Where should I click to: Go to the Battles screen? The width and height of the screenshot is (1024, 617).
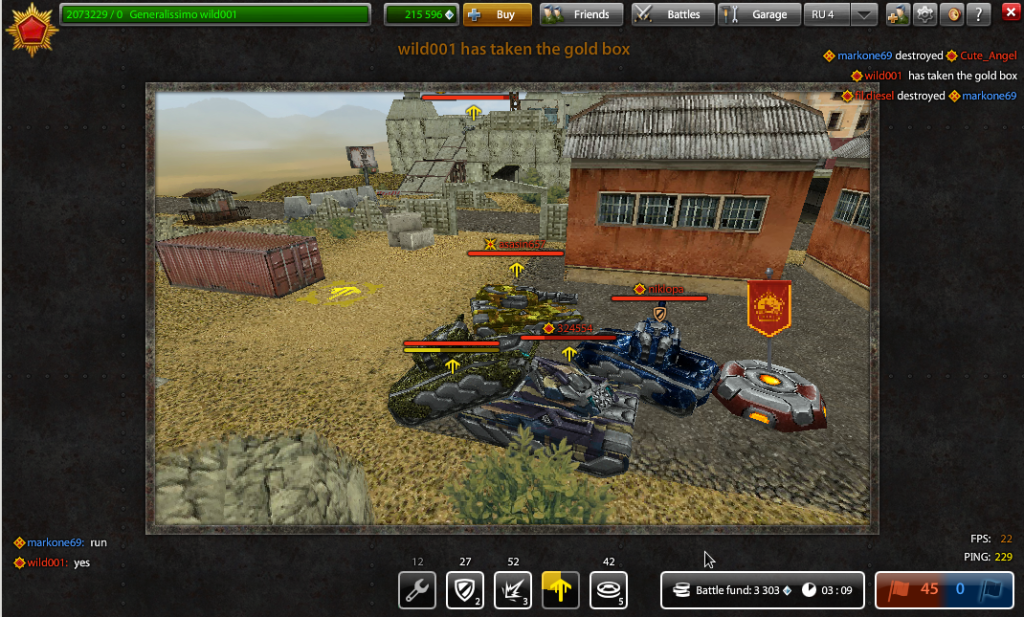pyautogui.click(x=672, y=15)
